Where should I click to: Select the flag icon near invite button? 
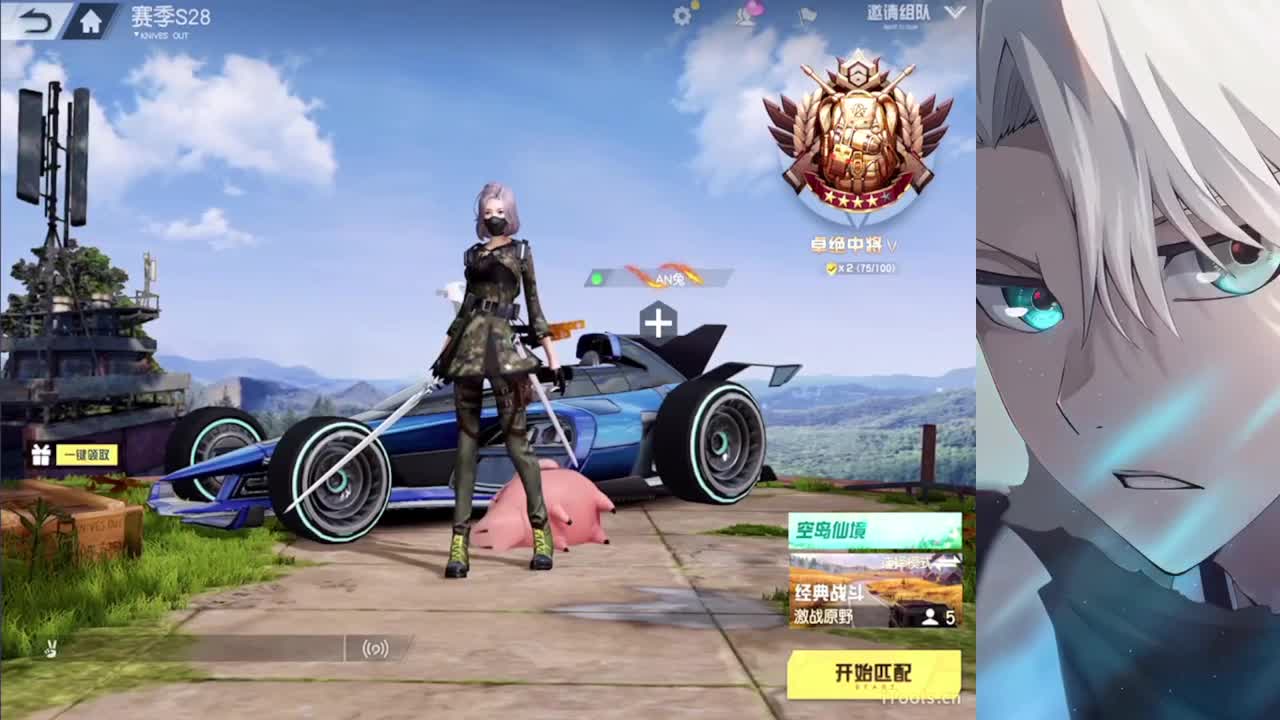pos(806,17)
